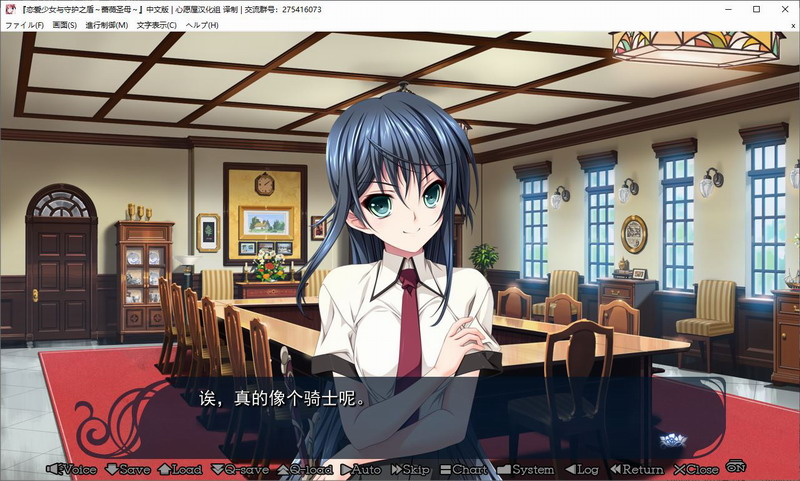Viewport: 800px width, 481px height.
Task: Replay the line with the Voice button
Action: click(72, 469)
